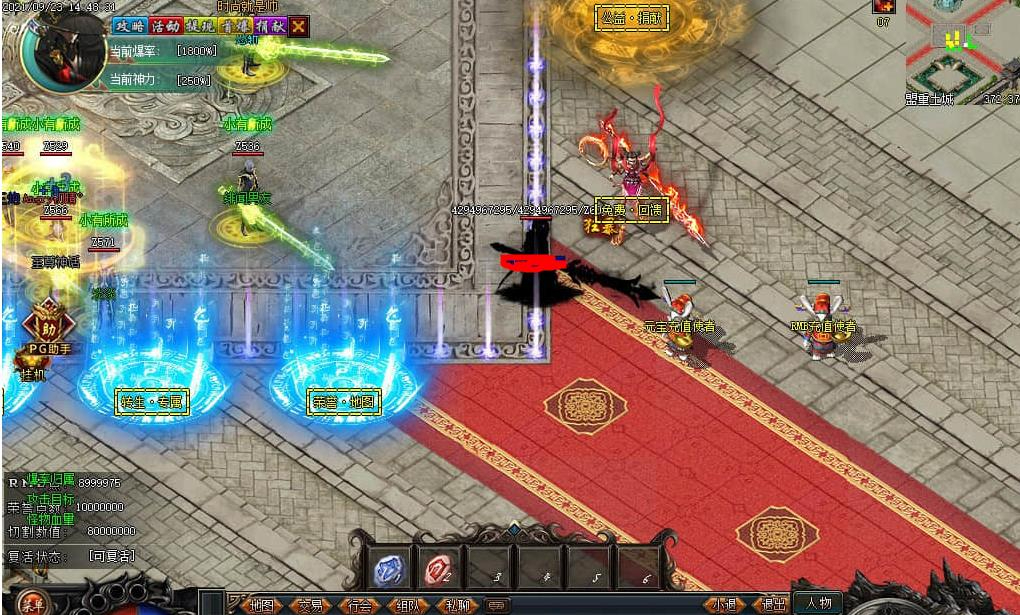Click the green 提现 withdraw button

[x=199, y=26]
